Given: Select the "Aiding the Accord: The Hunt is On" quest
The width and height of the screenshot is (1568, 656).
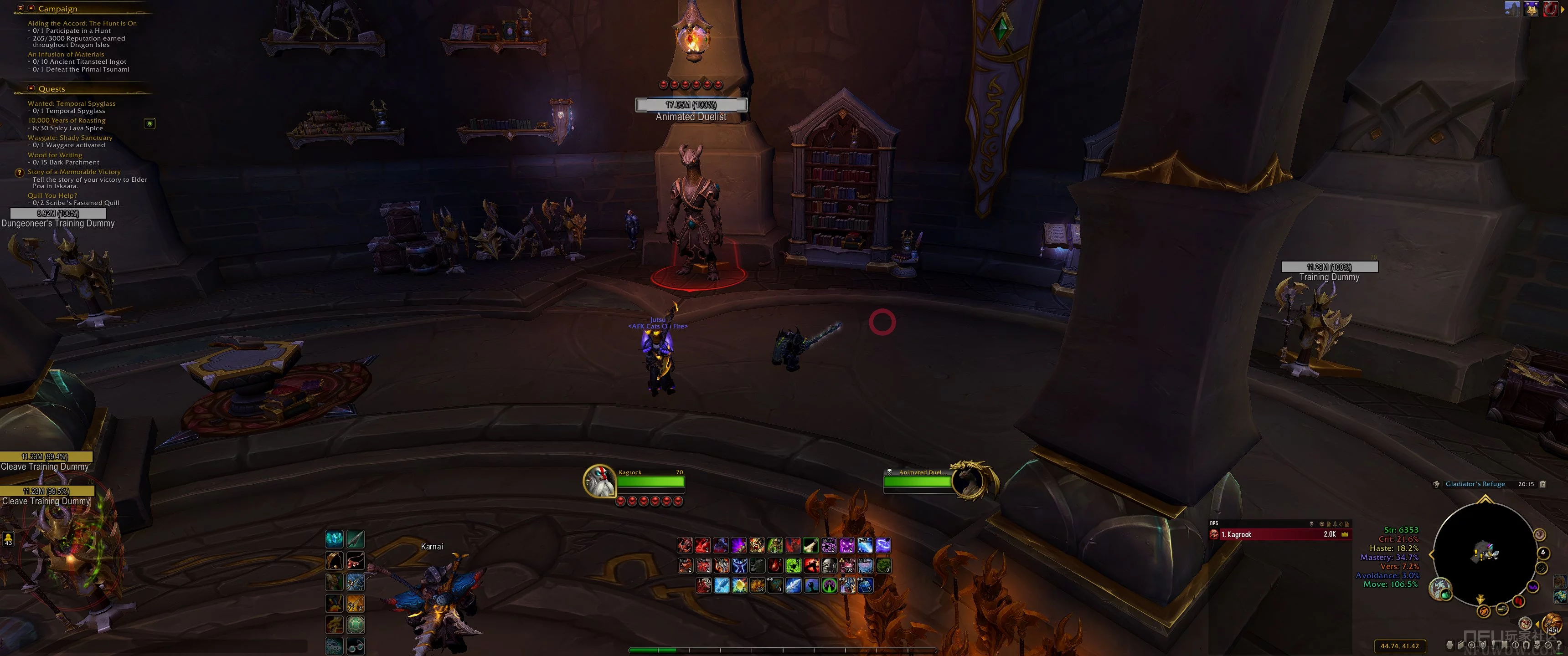Looking at the screenshot, I should (82, 23).
